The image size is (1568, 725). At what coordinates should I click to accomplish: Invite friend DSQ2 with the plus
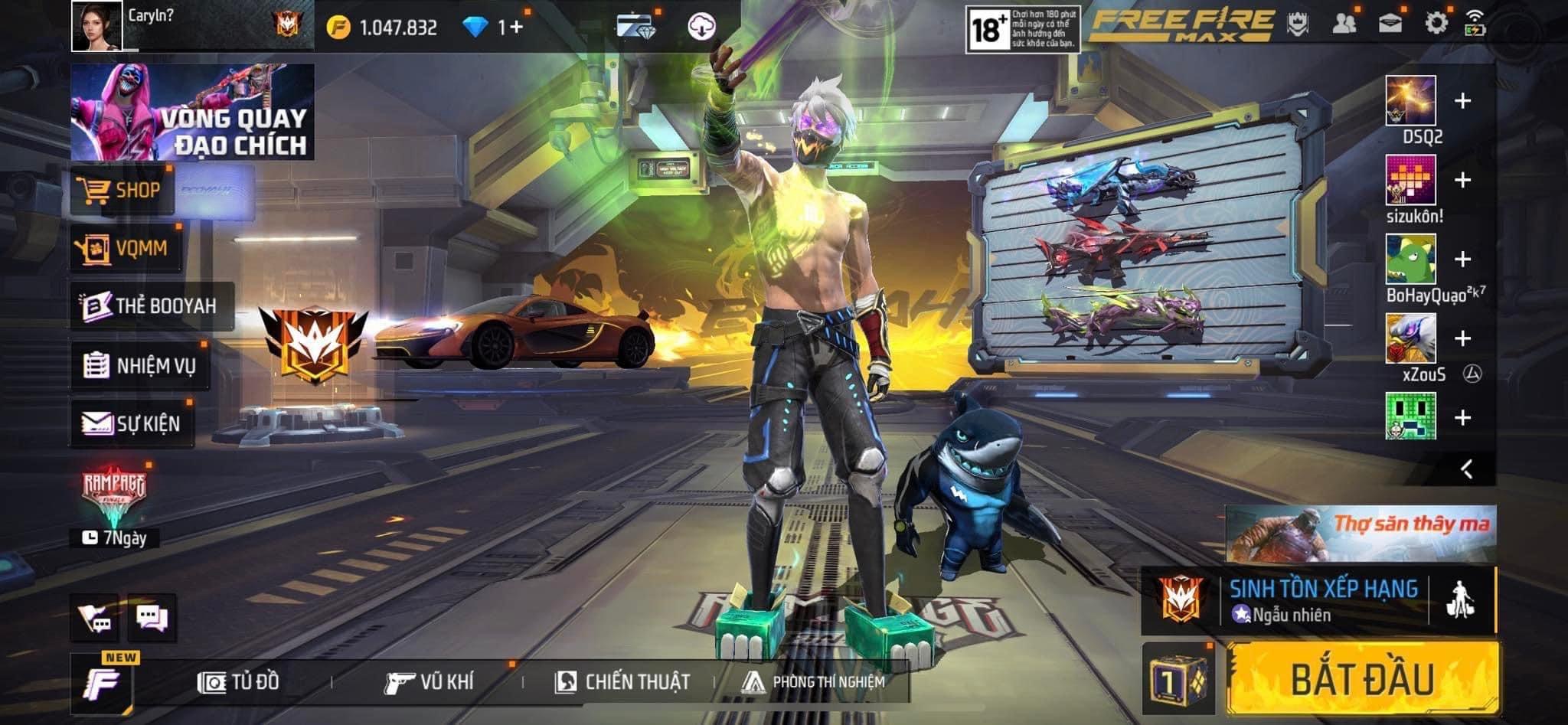1462,101
